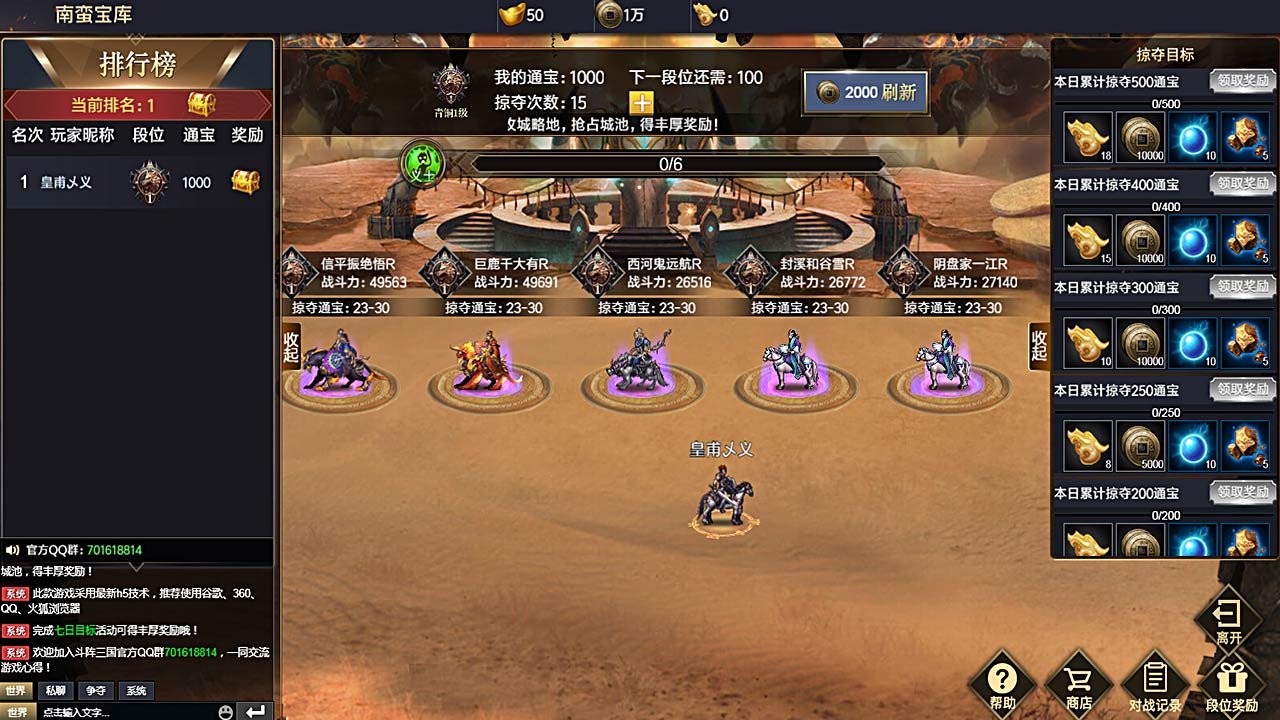Open the 段位奖励 rank rewards
1280x720 pixels.
[x=1231, y=684]
